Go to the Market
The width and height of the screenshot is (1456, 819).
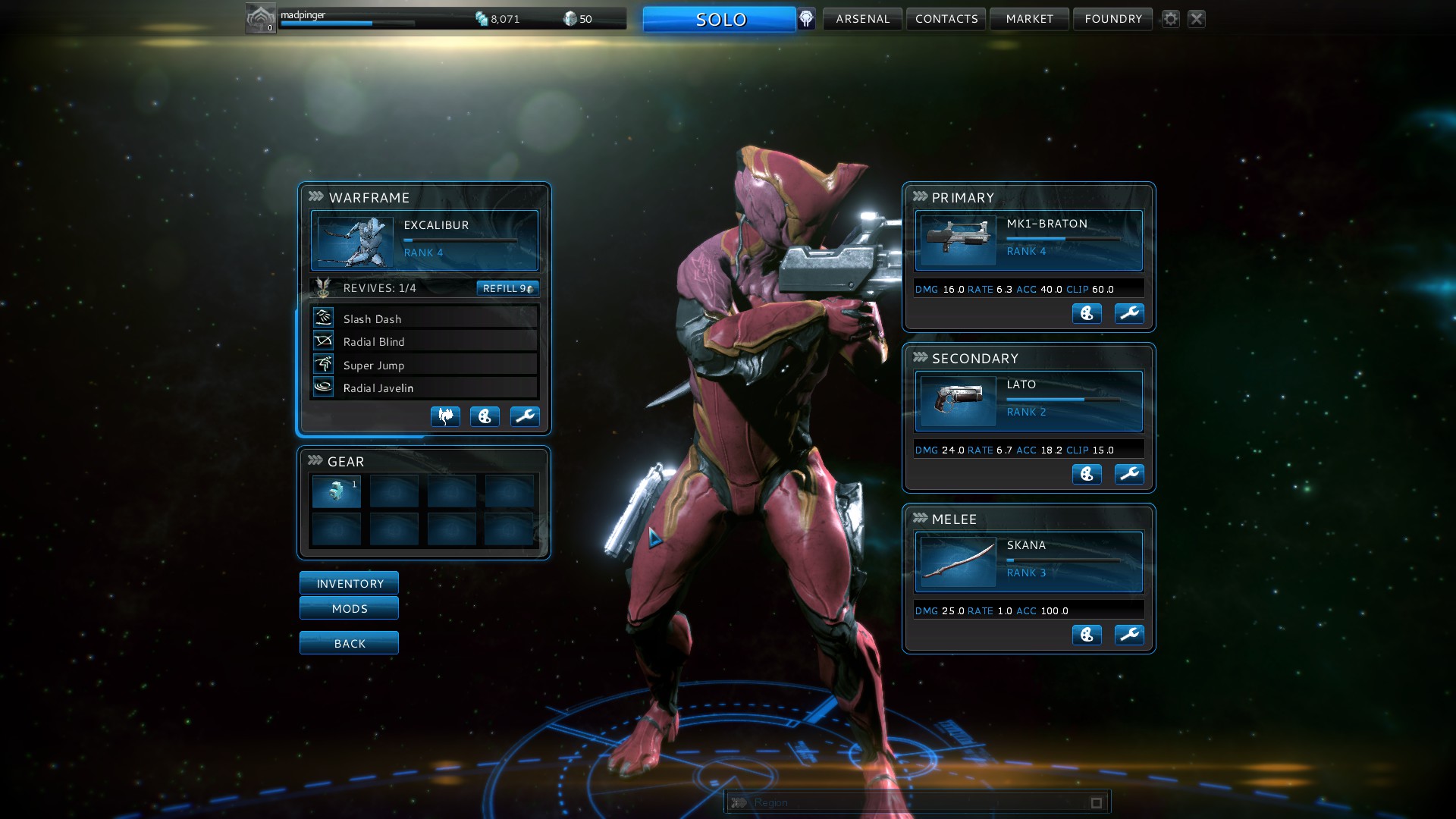(1029, 19)
